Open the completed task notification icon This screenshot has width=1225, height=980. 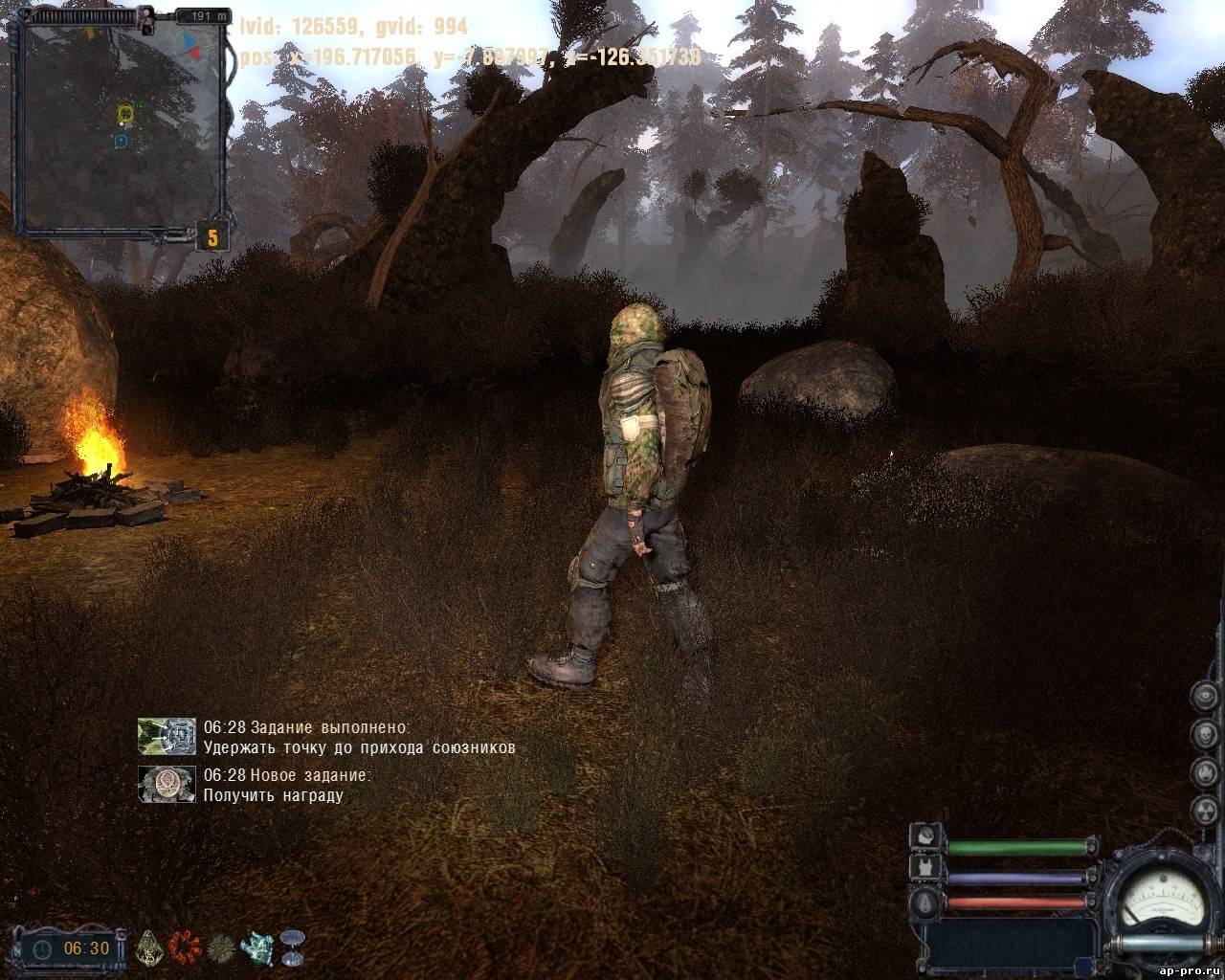pos(167,735)
